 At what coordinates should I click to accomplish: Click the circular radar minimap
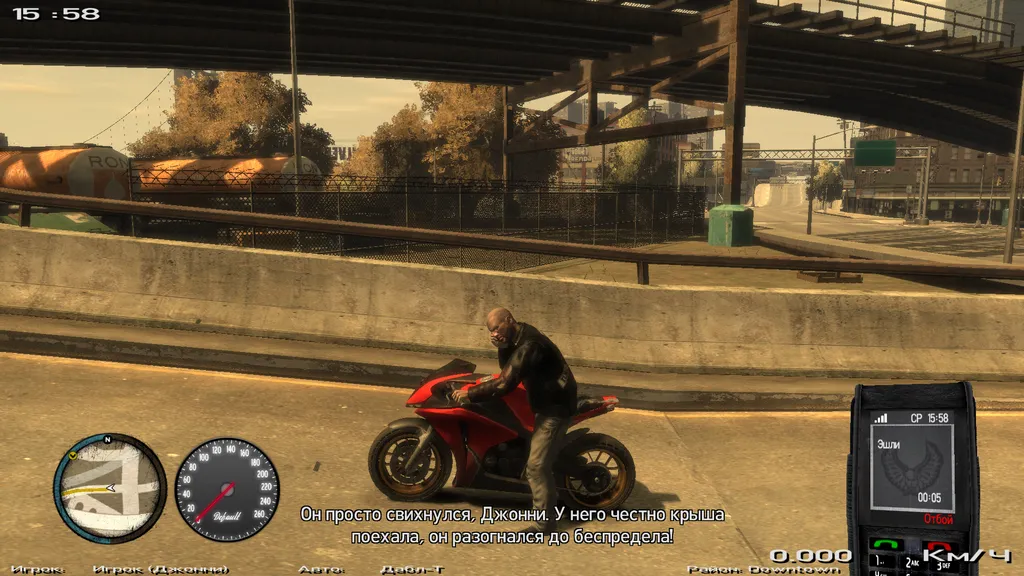pos(110,488)
